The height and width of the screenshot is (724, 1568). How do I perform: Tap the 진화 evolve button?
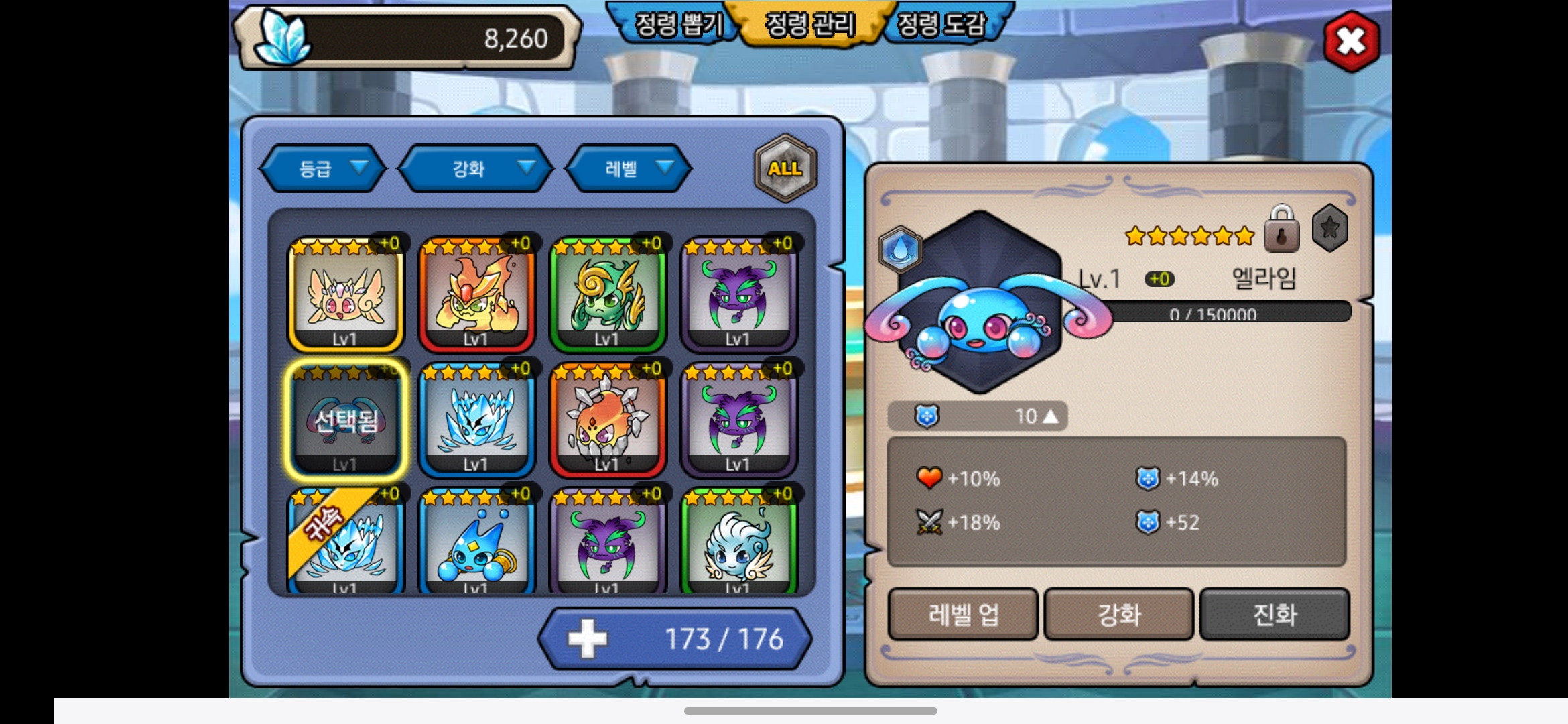(1275, 614)
